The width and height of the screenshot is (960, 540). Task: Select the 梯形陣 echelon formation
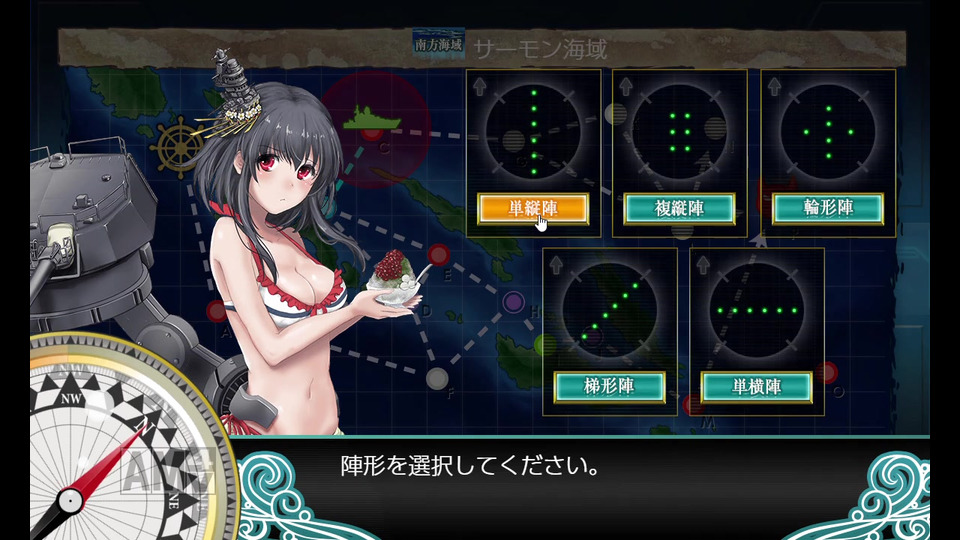[x=610, y=386]
